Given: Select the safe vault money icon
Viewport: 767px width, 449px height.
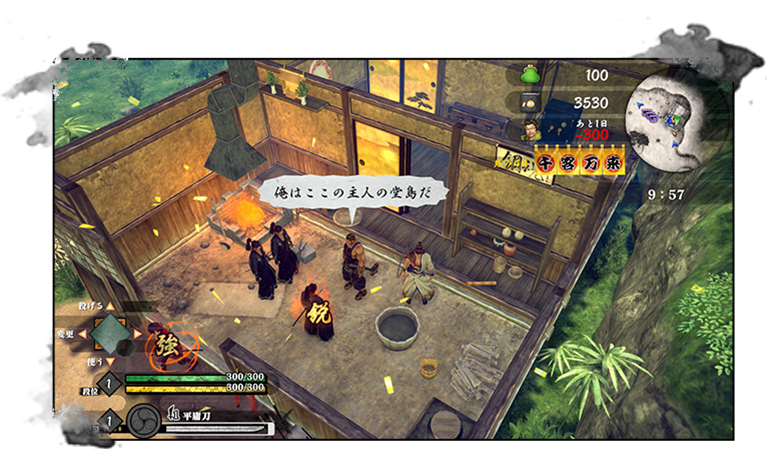Looking at the screenshot, I should (x=530, y=102).
